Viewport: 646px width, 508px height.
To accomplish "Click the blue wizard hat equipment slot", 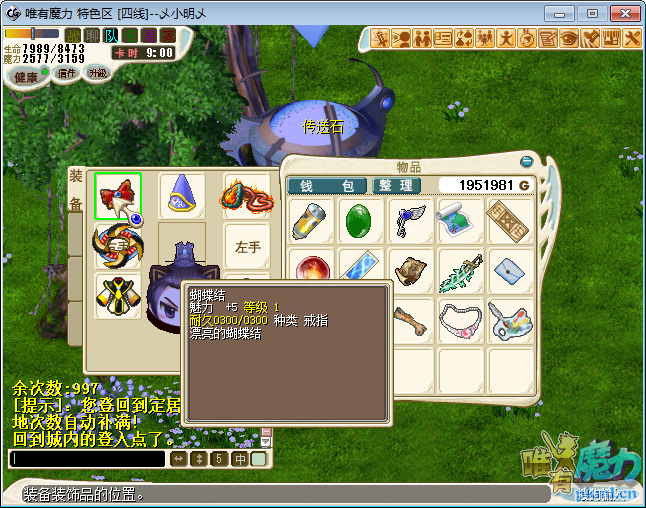I will point(181,196).
